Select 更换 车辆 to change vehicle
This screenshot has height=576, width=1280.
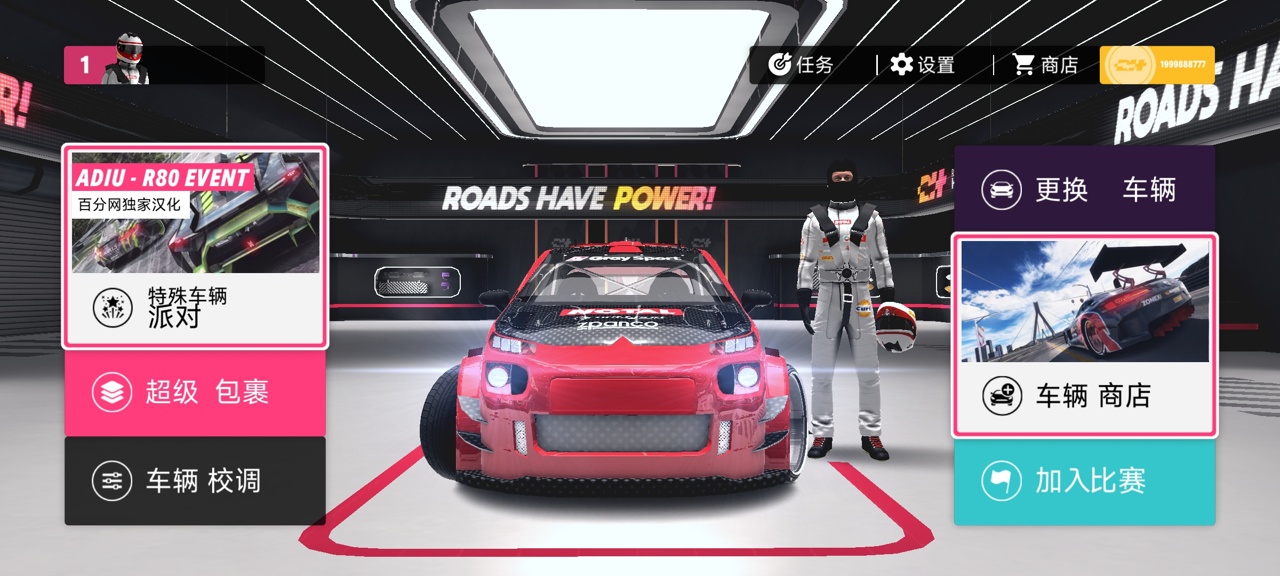(x=1084, y=189)
